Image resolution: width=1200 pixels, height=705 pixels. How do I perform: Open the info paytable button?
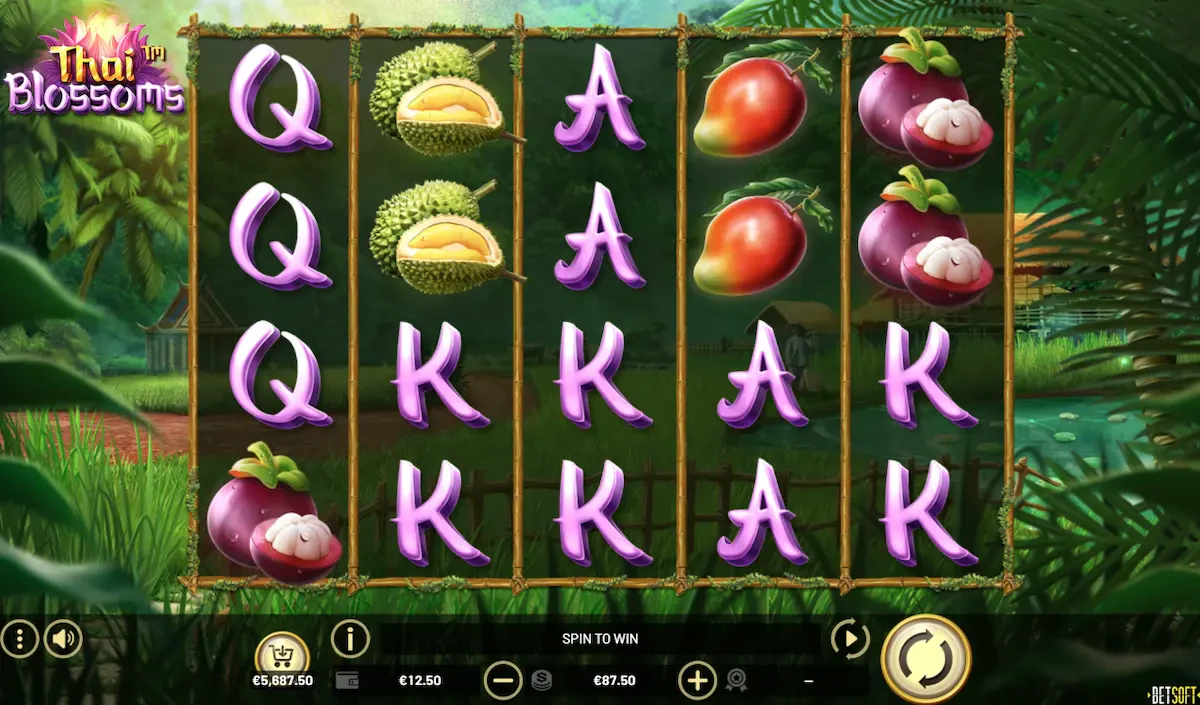click(x=350, y=638)
